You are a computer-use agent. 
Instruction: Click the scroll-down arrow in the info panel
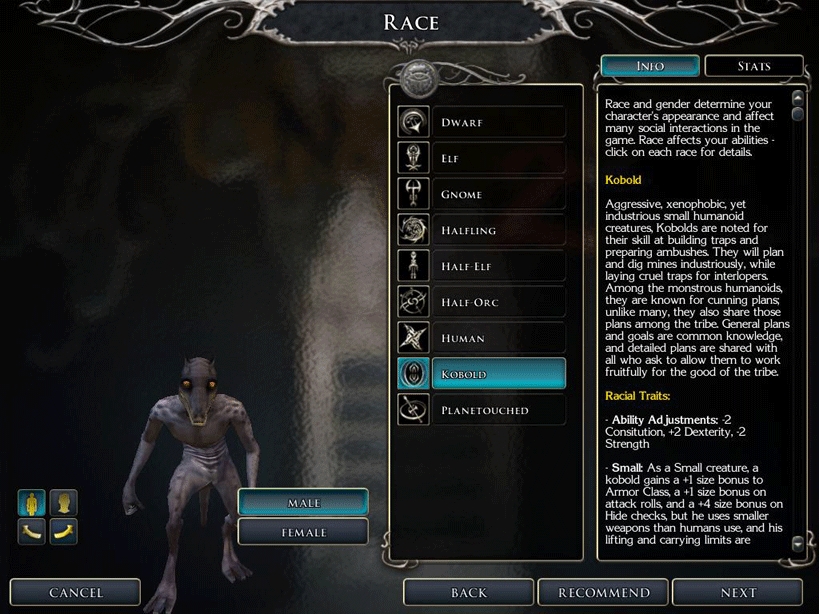(x=797, y=543)
